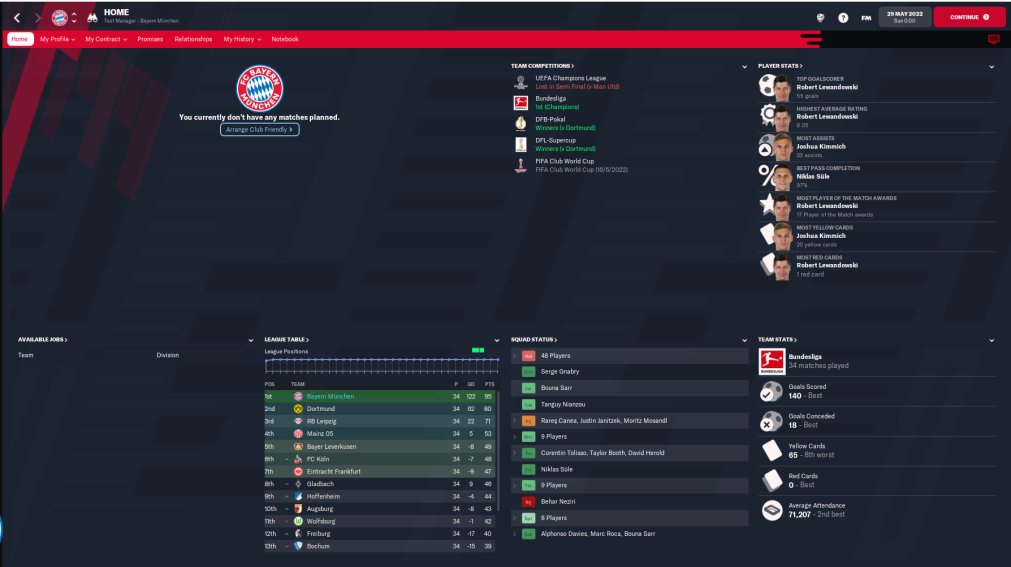This screenshot has height=567, width=1011.
Task: Arrange a club friendly match
Action: coord(260,130)
